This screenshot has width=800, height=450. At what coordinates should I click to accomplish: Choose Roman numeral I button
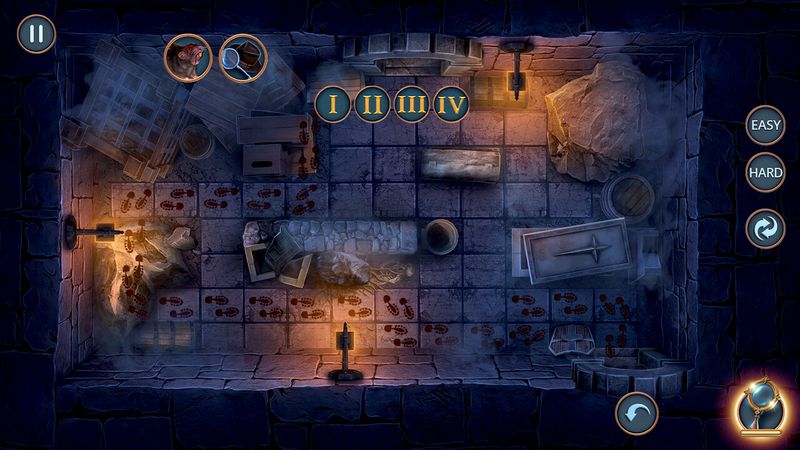coord(332,104)
